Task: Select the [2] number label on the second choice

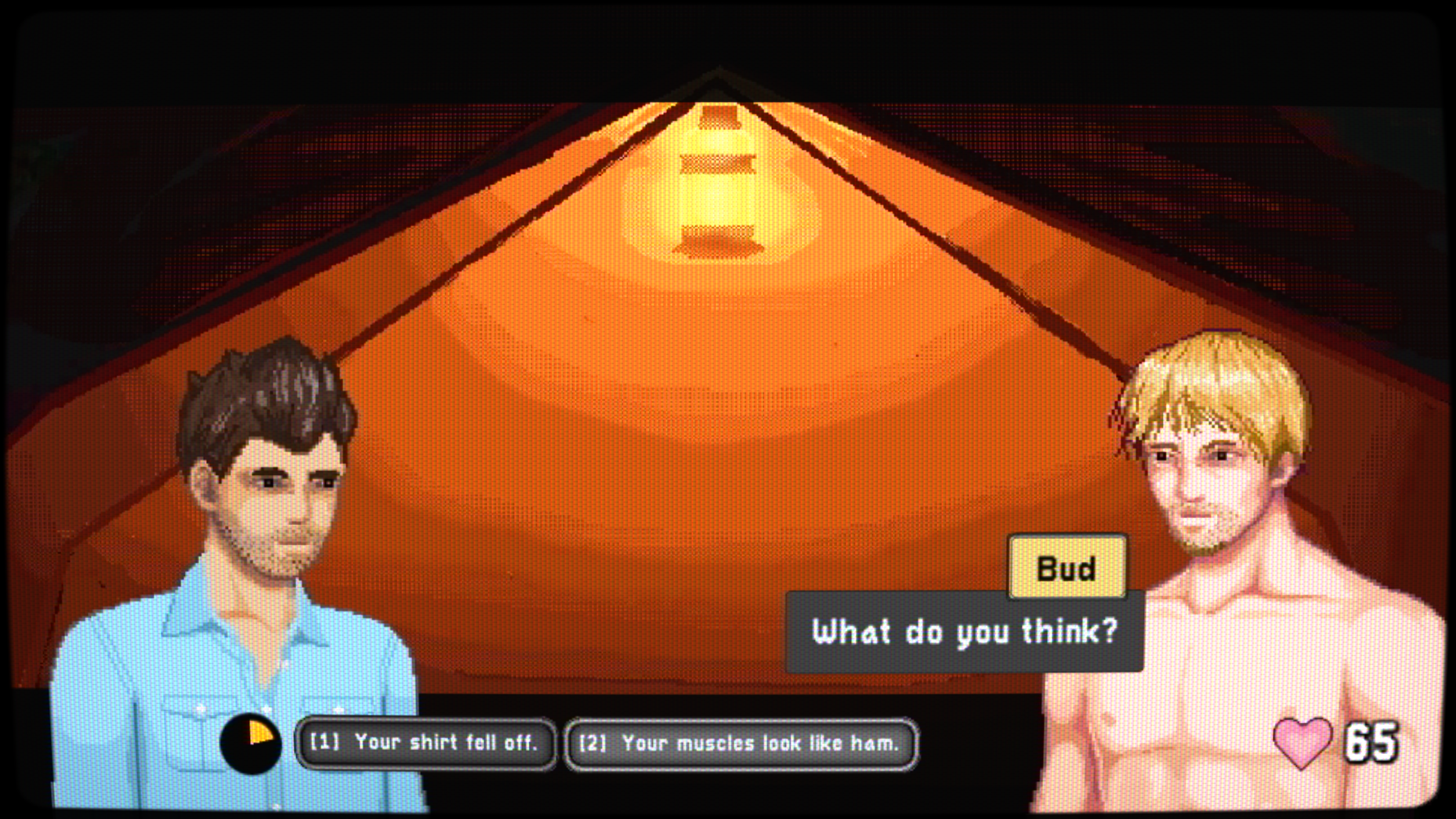Action: [x=597, y=745]
